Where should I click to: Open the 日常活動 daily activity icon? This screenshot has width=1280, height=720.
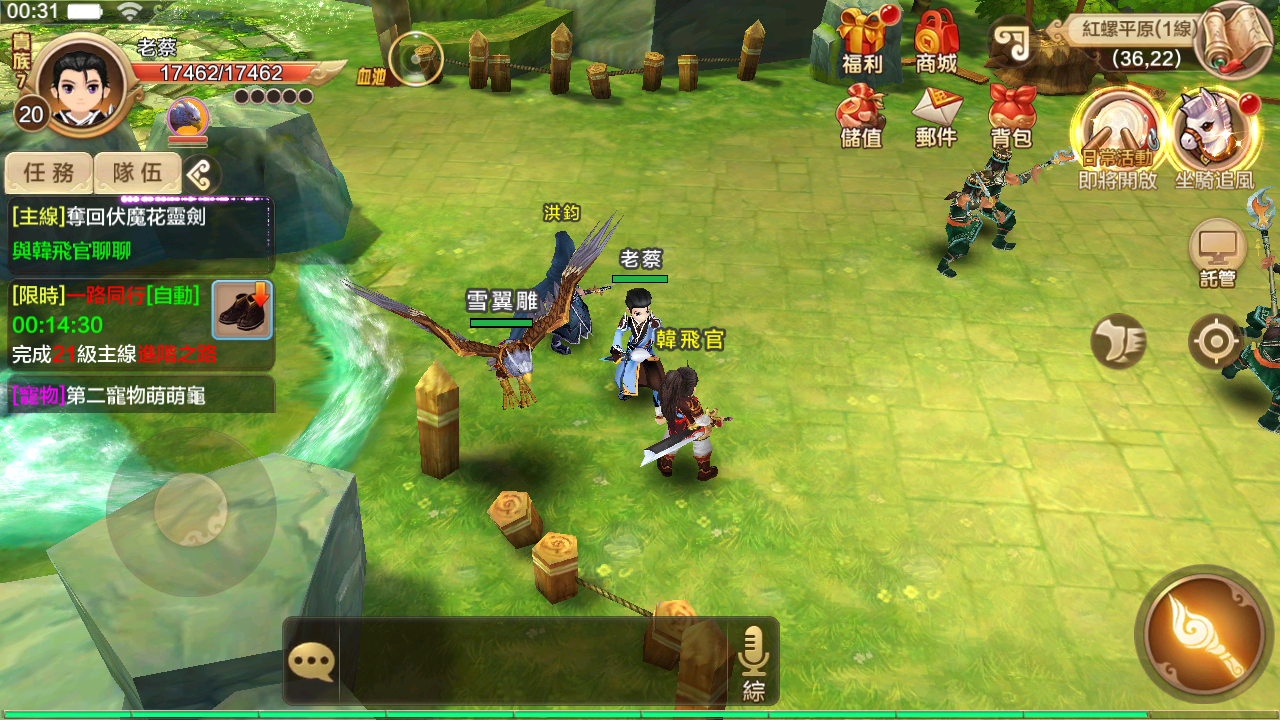pos(1116,135)
